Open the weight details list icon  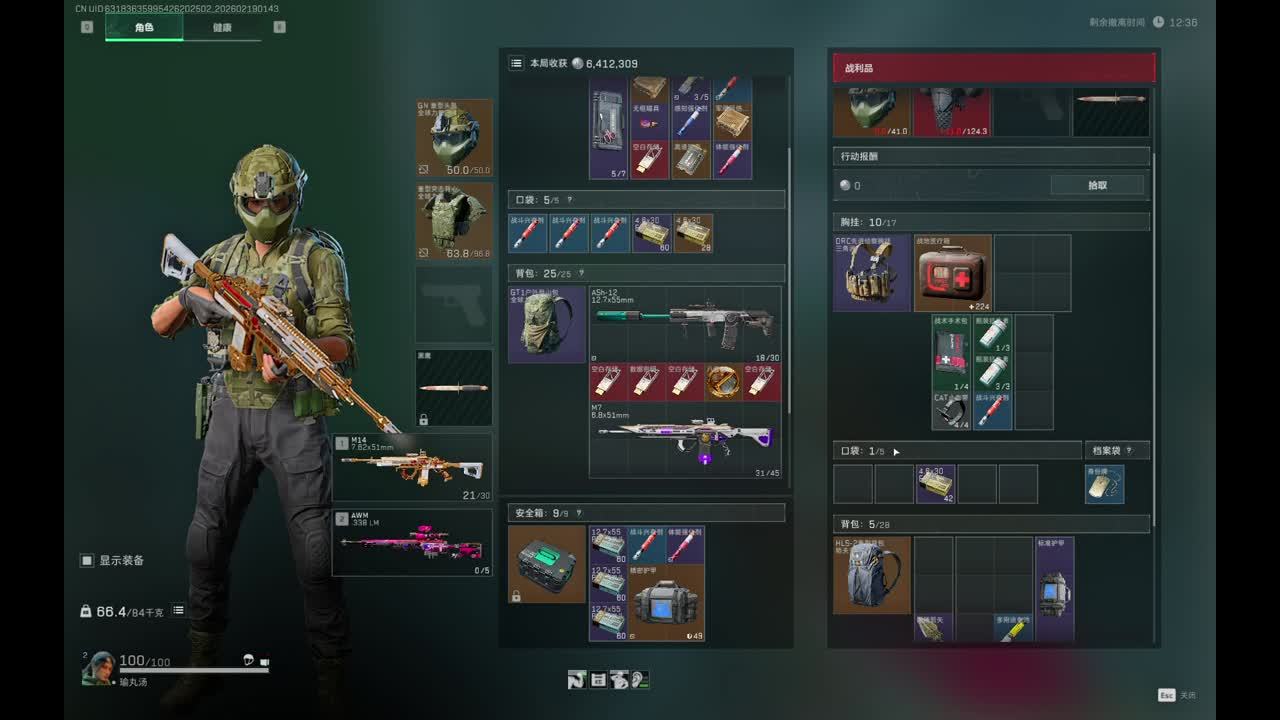tap(178, 610)
